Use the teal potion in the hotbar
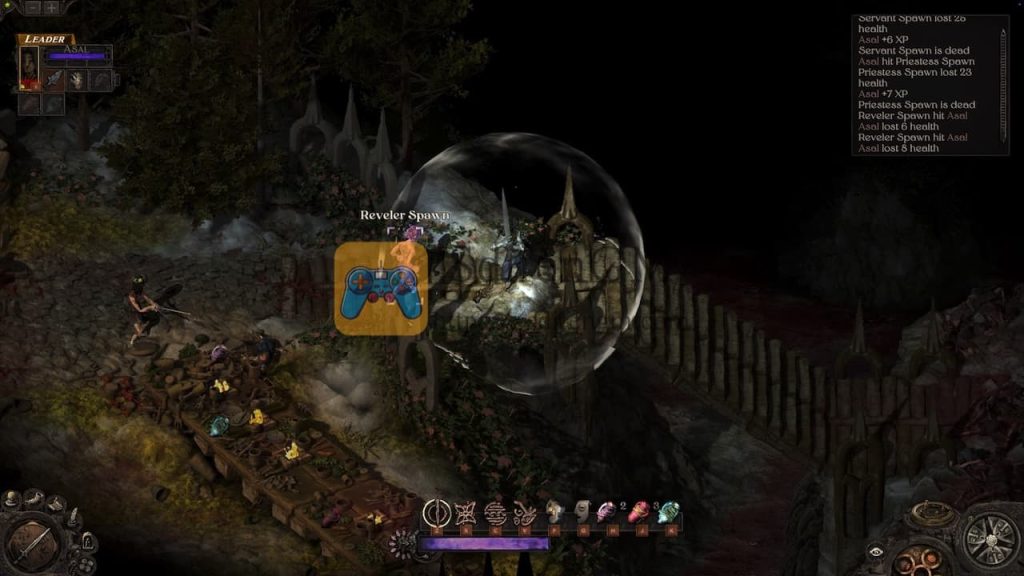This screenshot has width=1024, height=576. point(668,513)
